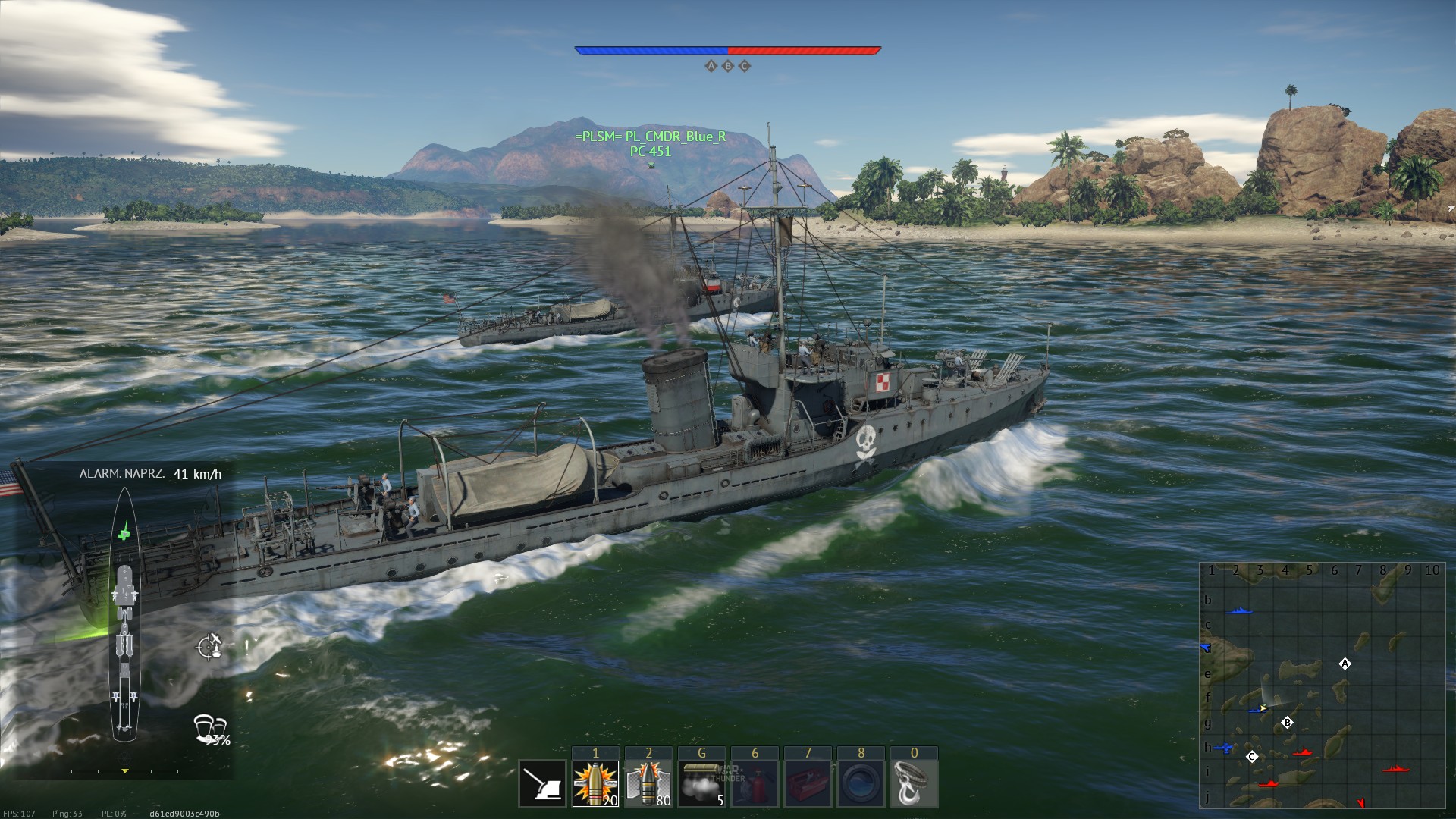This screenshot has height=819, width=1456.
Task: Click capture point B on the minimap
Action: click(x=1287, y=723)
